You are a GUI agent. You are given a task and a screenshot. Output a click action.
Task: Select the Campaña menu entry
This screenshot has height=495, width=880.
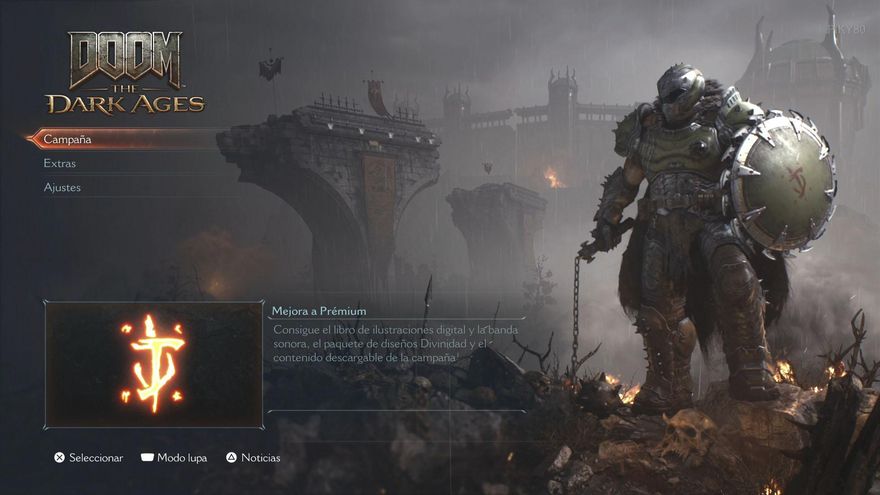[x=68, y=139]
